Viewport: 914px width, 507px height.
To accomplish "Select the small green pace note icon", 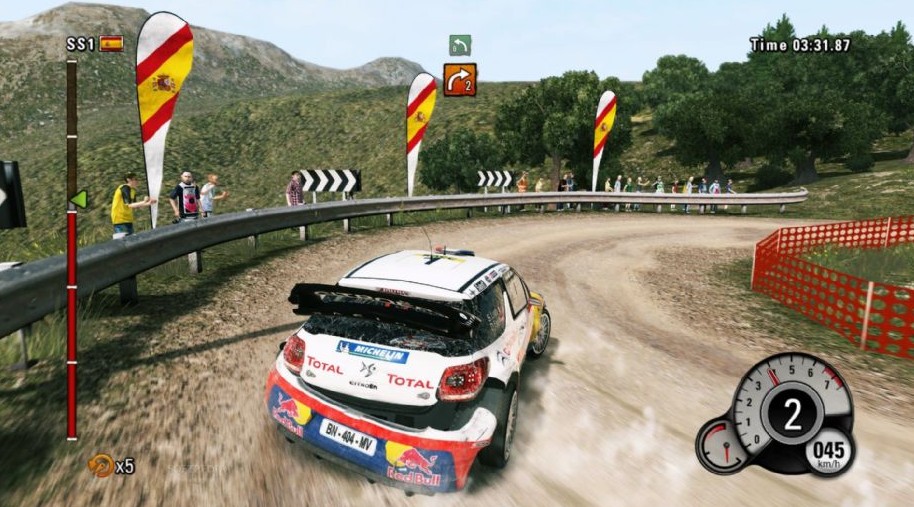I will [460, 45].
